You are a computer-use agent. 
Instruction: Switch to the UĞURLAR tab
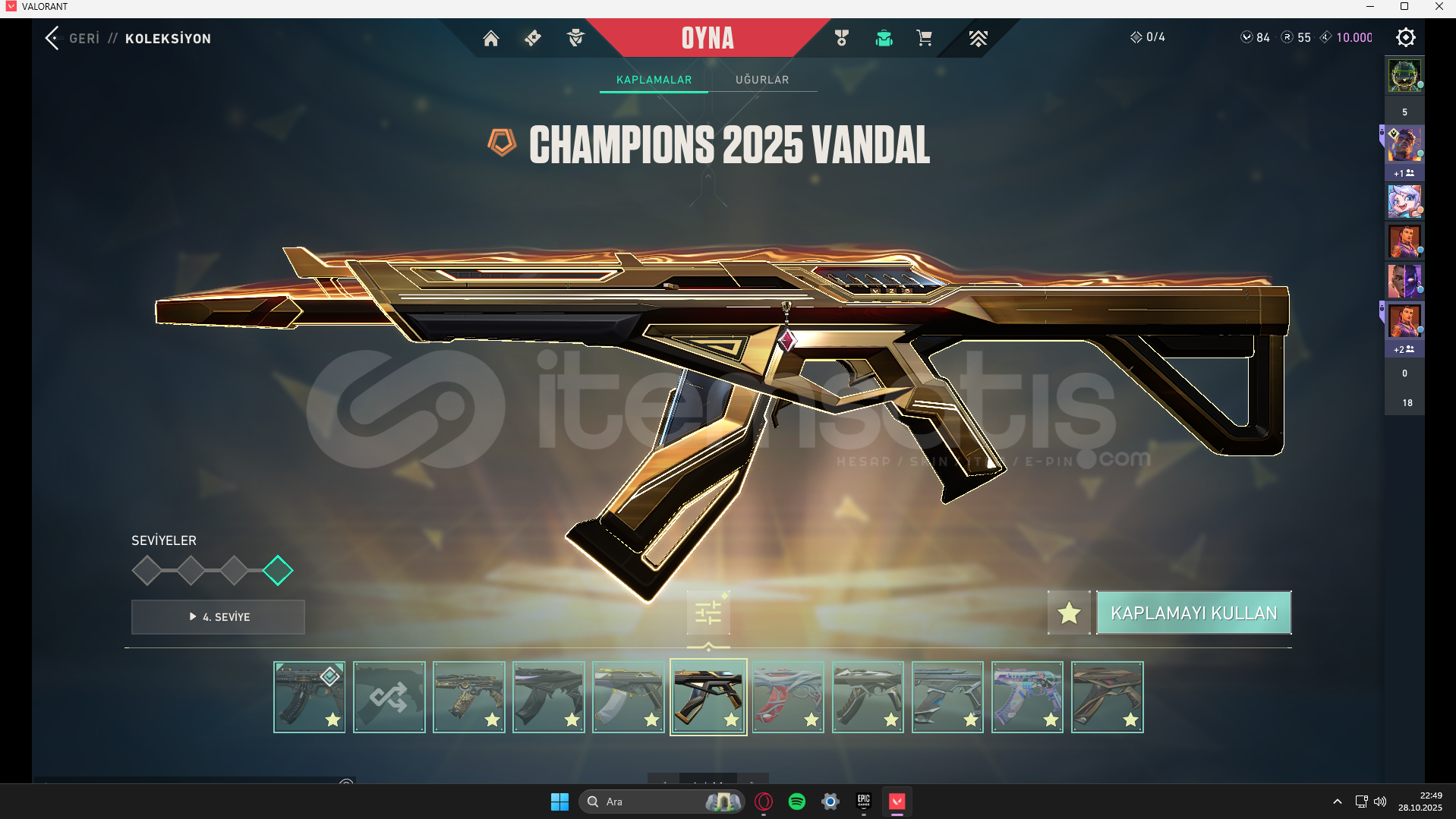(762, 79)
